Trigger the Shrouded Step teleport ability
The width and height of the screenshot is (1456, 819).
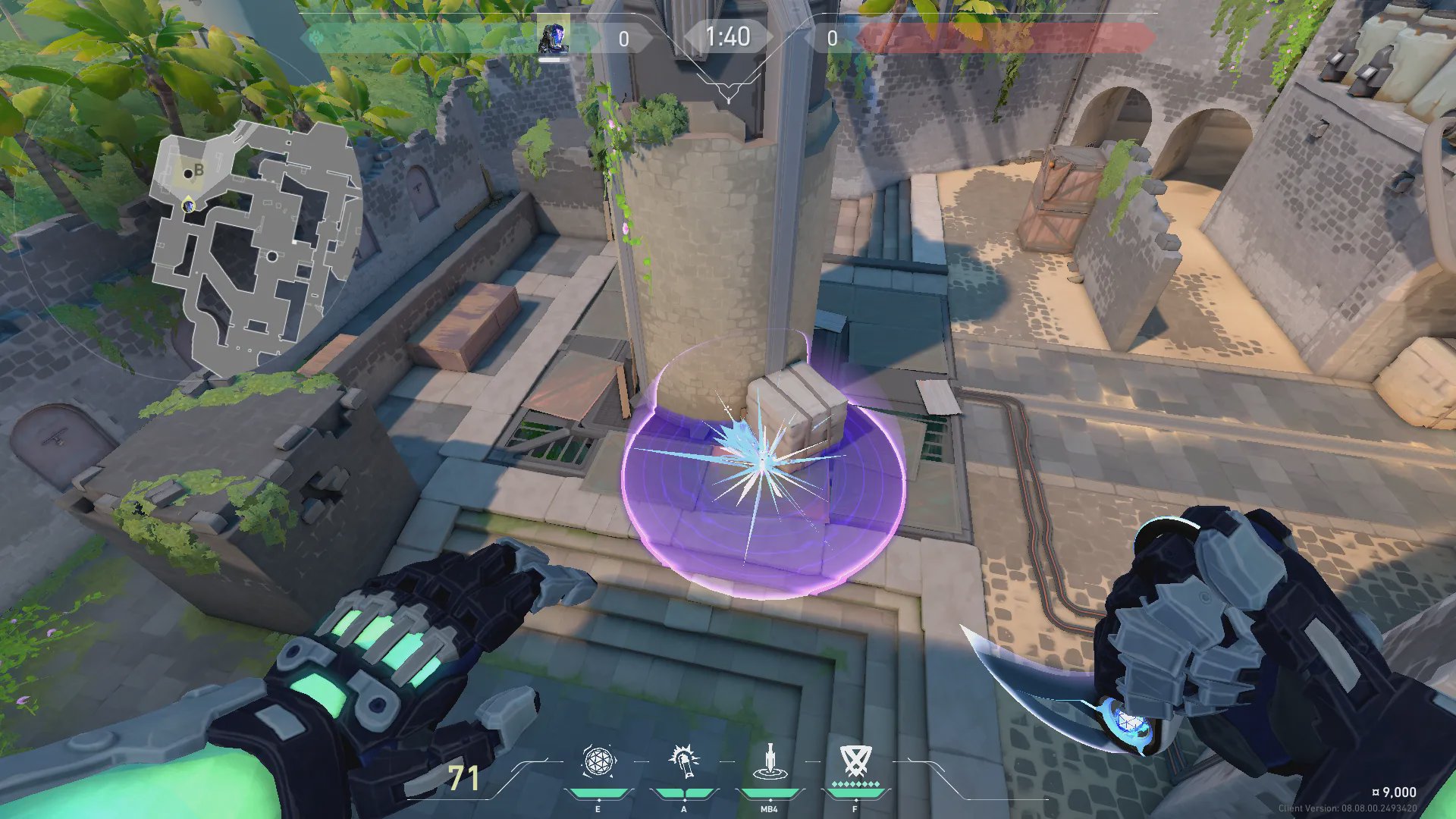(x=769, y=761)
